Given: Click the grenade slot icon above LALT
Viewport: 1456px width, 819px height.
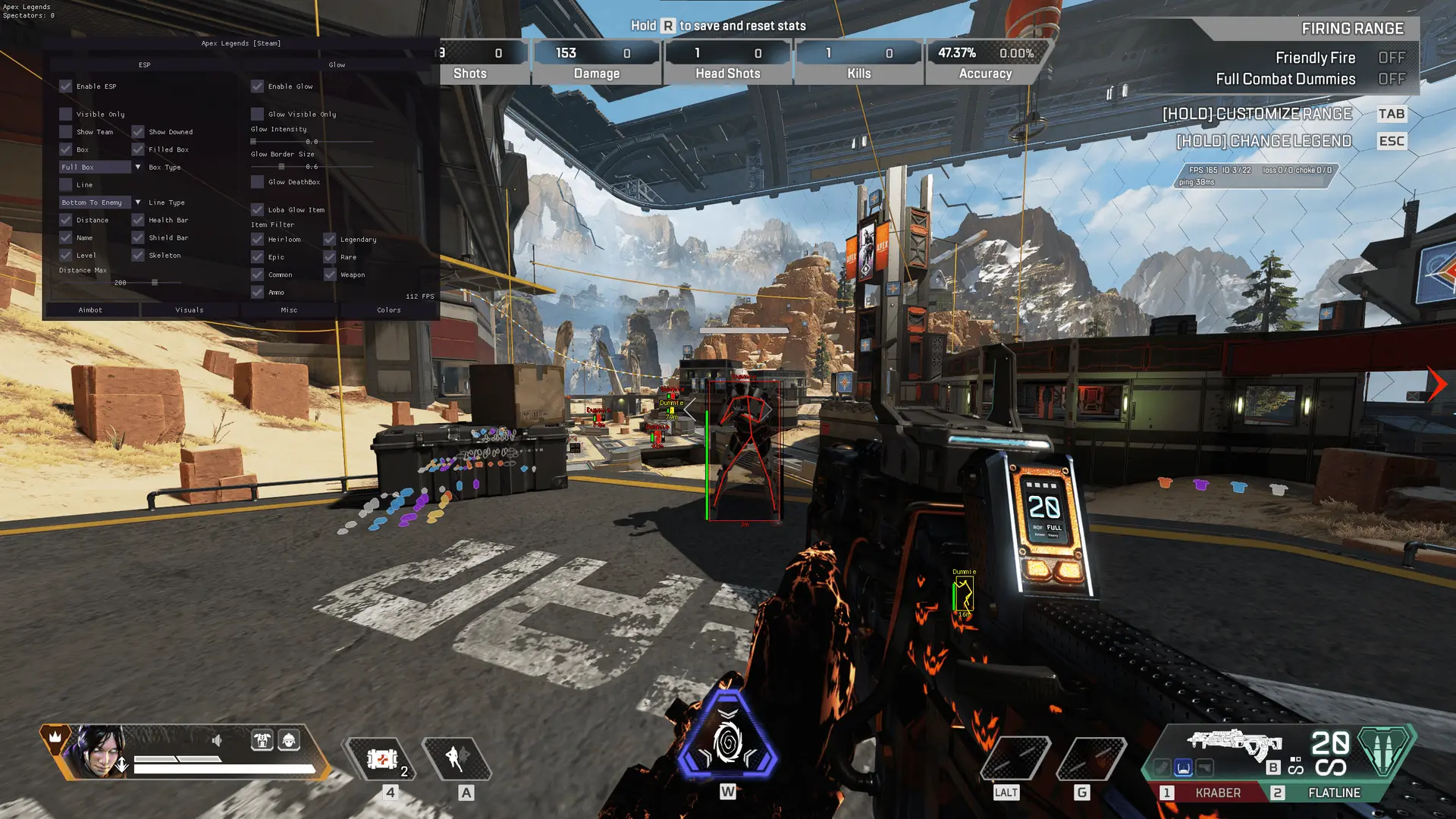Looking at the screenshot, I should 1016,757.
